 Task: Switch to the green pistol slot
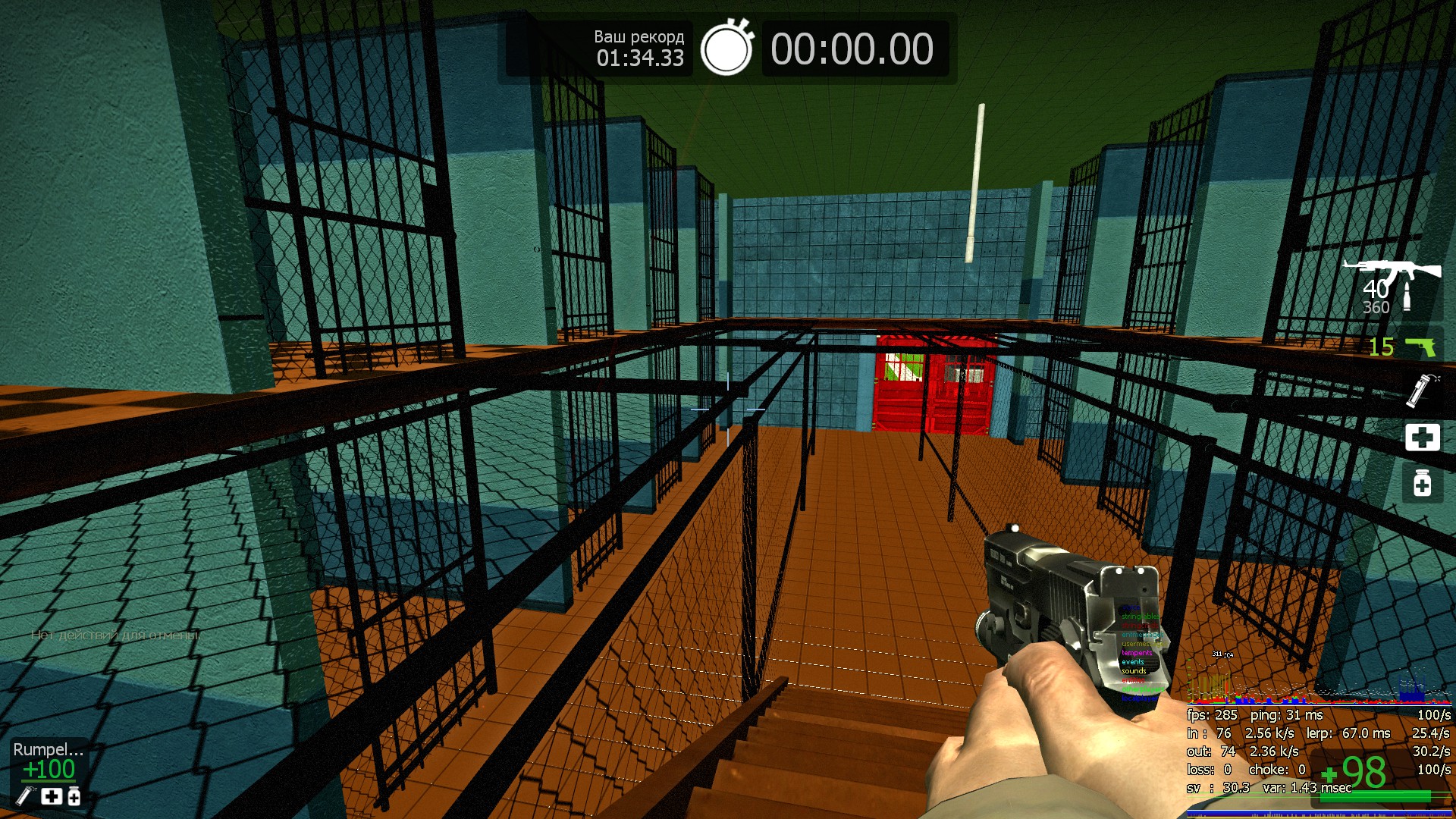[x=1420, y=347]
